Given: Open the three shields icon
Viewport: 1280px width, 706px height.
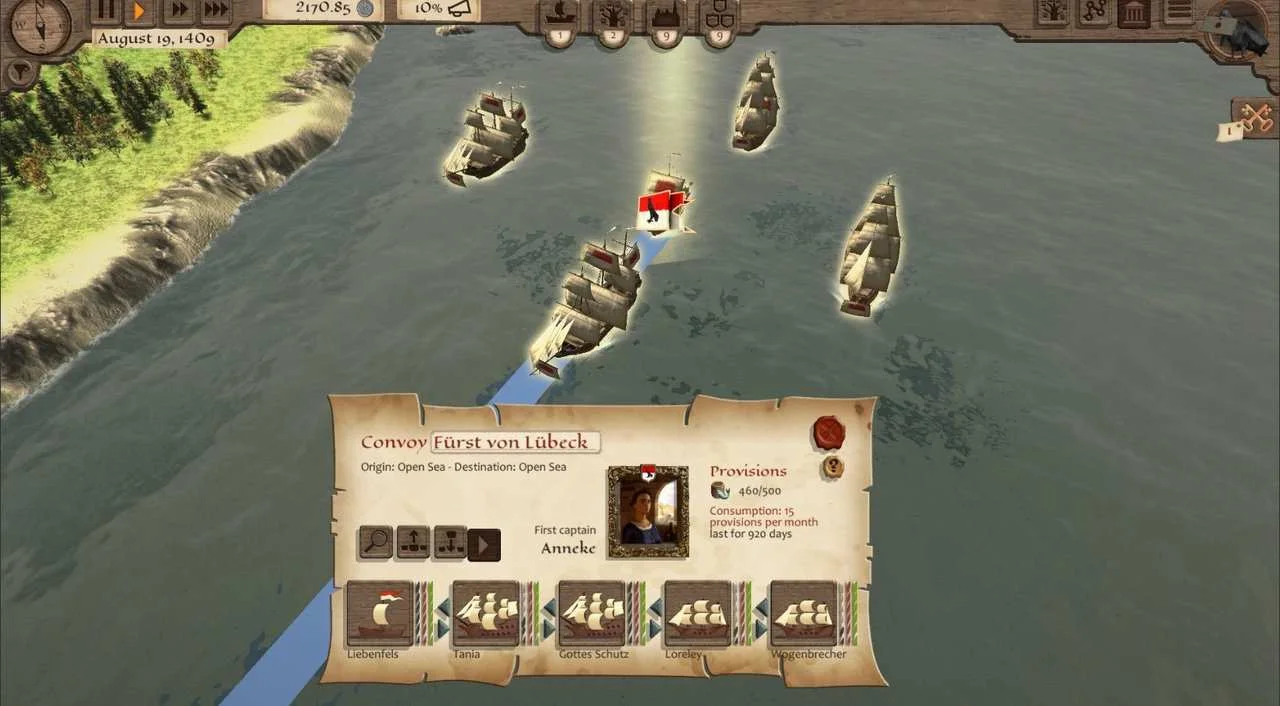Looking at the screenshot, I should click(x=718, y=17).
